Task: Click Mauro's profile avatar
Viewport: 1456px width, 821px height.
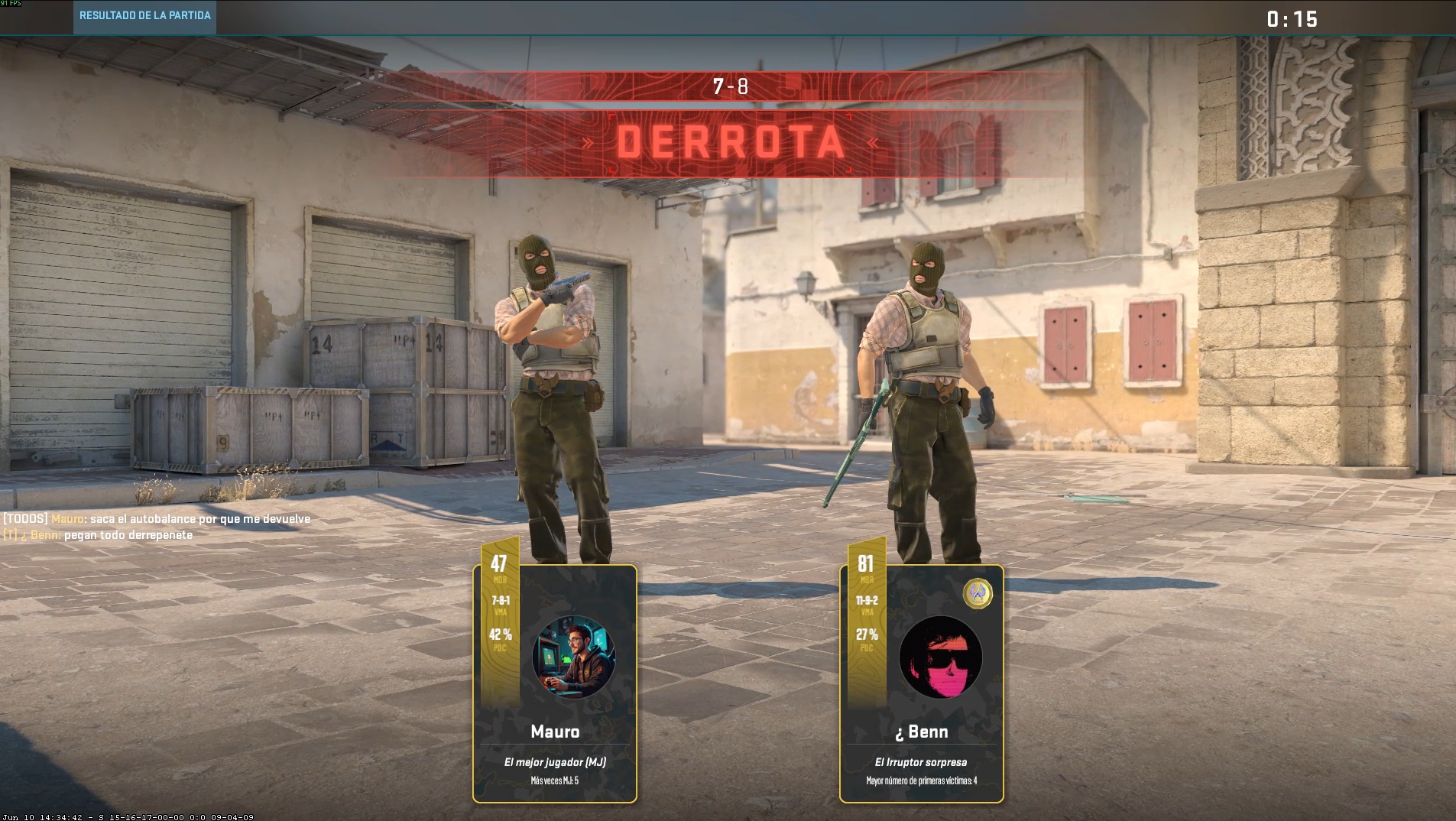Action: tap(573, 657)
